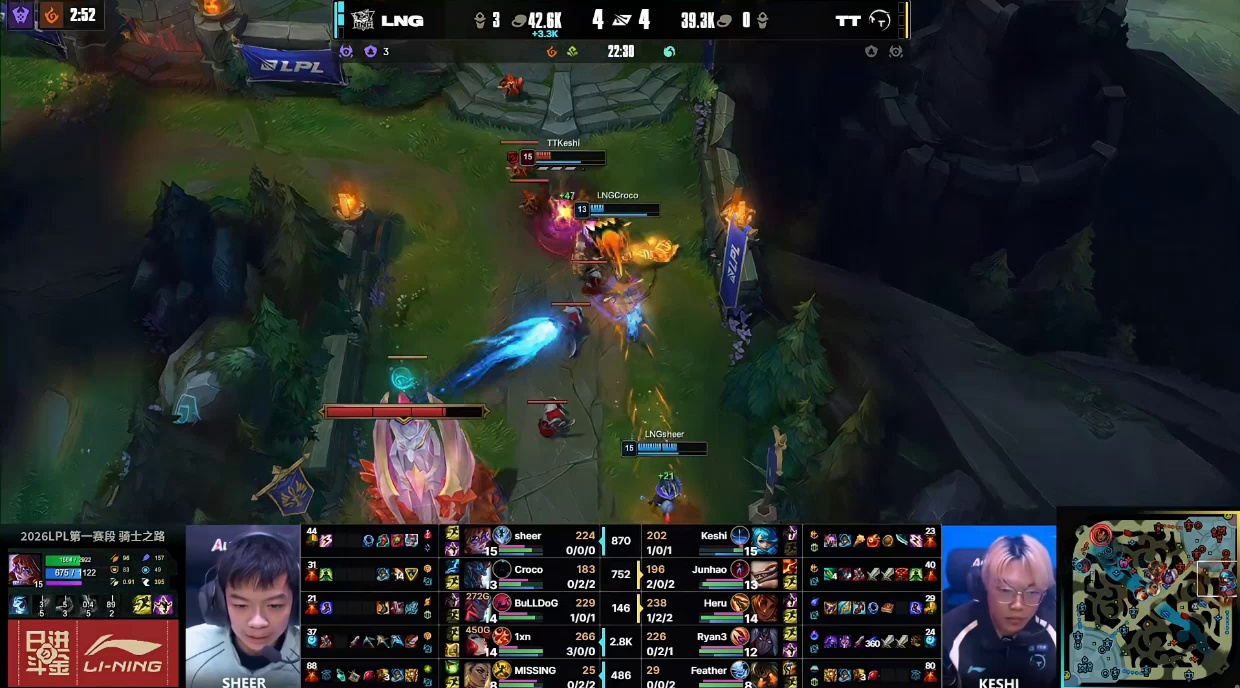This screenshot has height=688, width=1240.
Task: Choose Junhao in the player list
Action: coord(709,570)
